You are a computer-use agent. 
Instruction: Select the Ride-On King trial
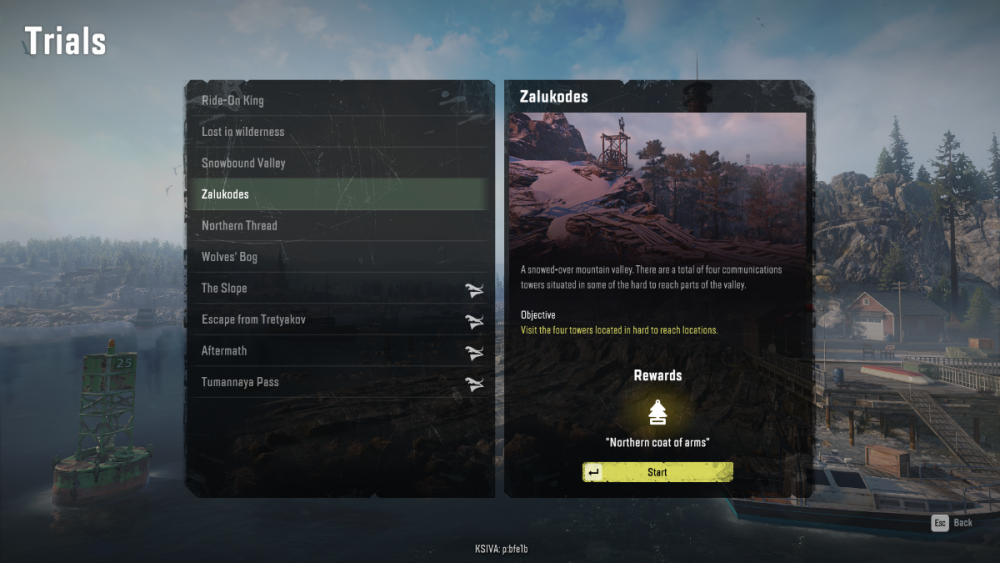click(340, 101)
